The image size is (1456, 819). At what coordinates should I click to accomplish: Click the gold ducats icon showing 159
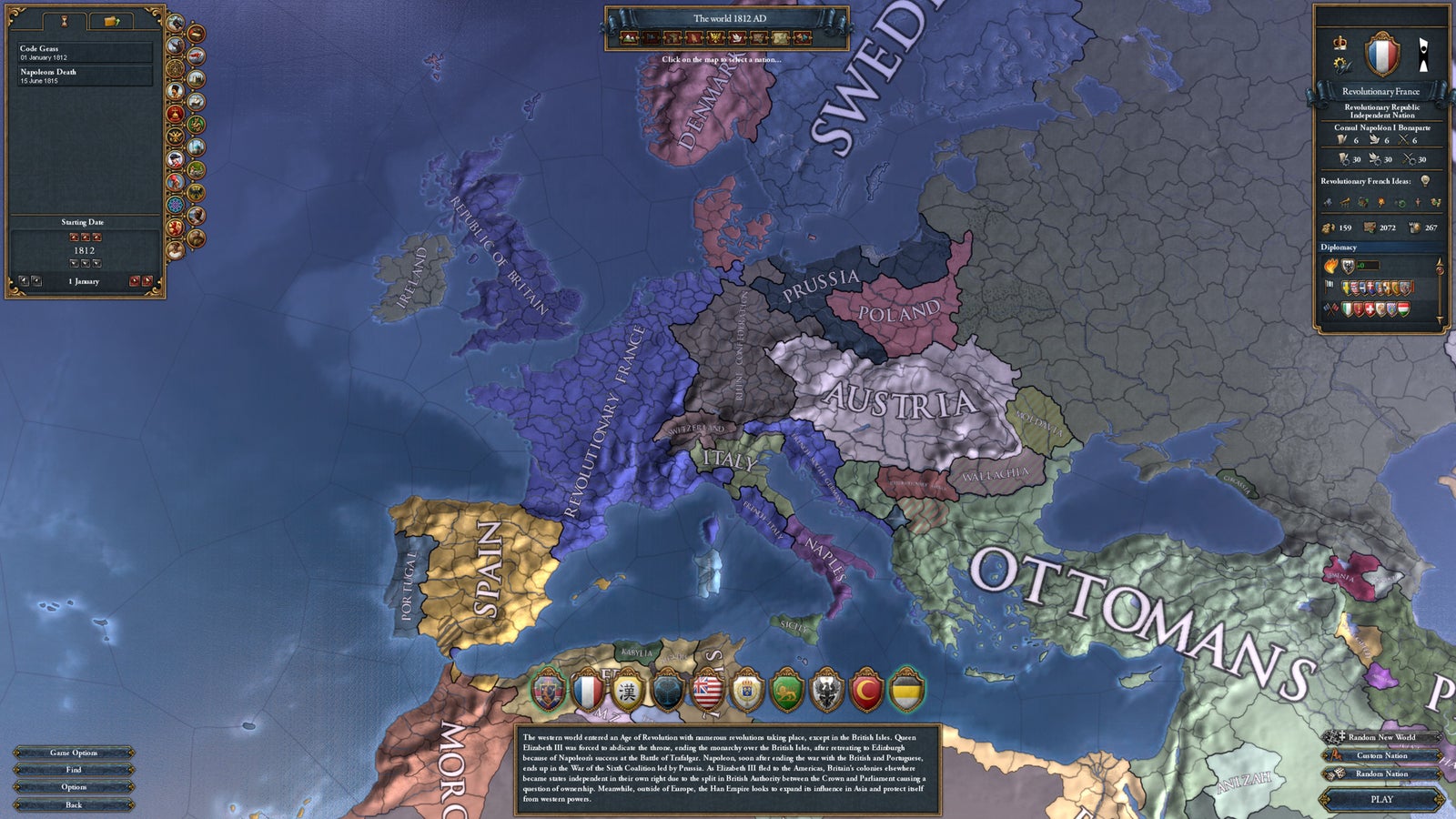click(x=1330, y=227)
